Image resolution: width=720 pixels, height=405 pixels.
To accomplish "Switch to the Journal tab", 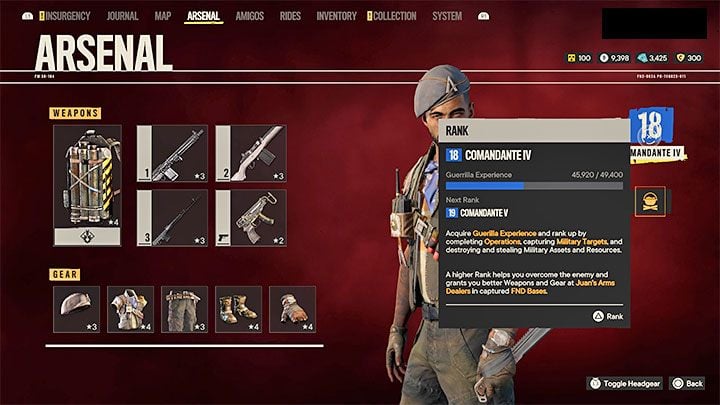I will click(x=121, y=16).
